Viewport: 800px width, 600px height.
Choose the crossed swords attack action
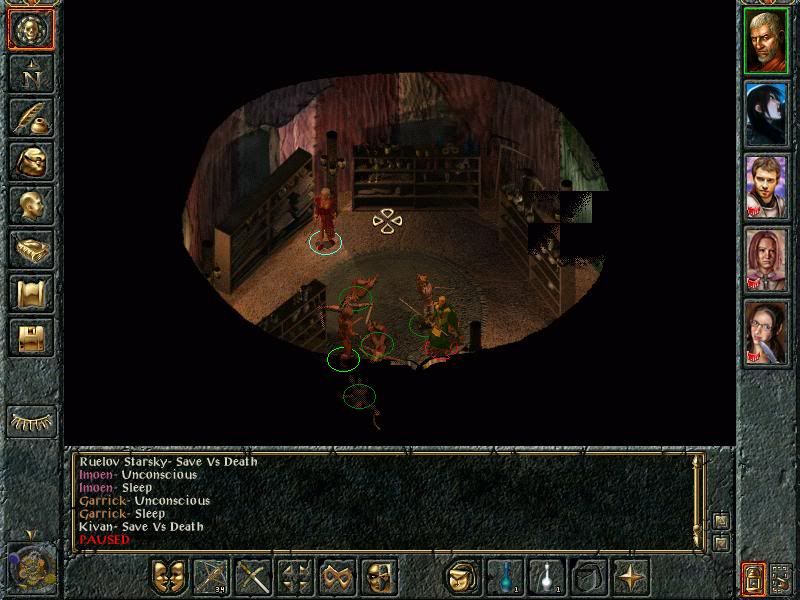tap(254, 577)
